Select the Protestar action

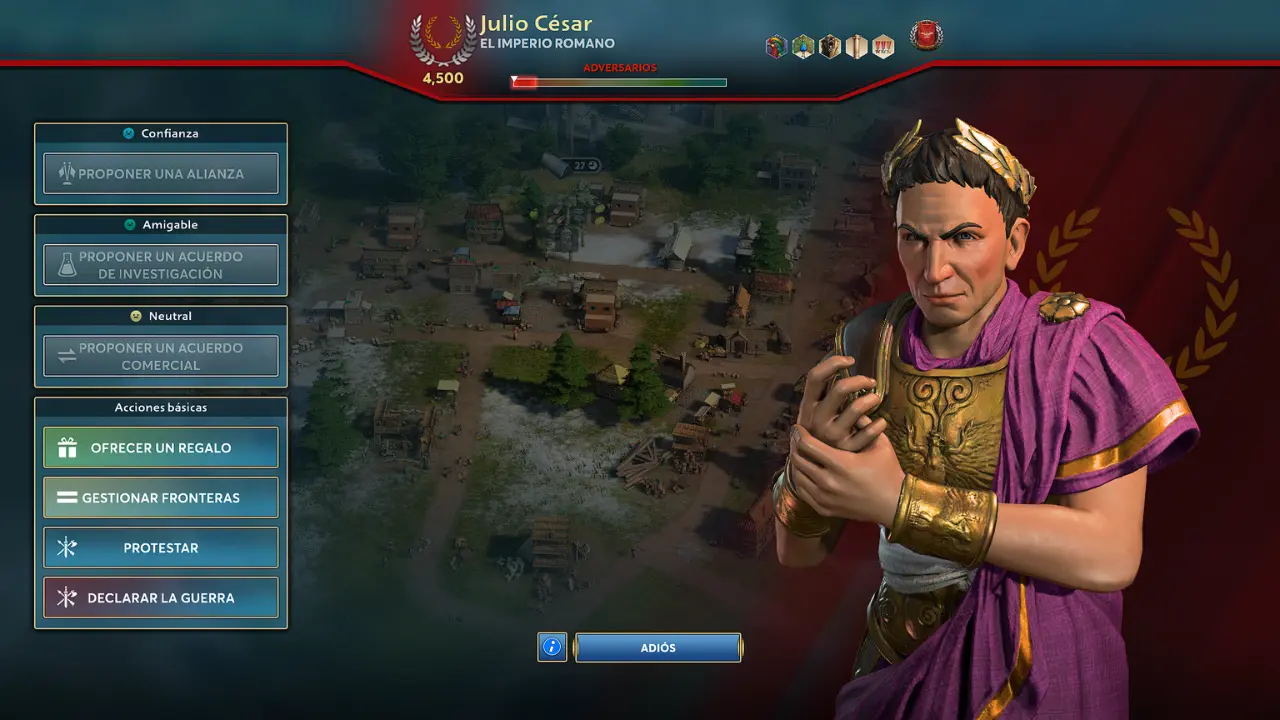coord(161,548)
